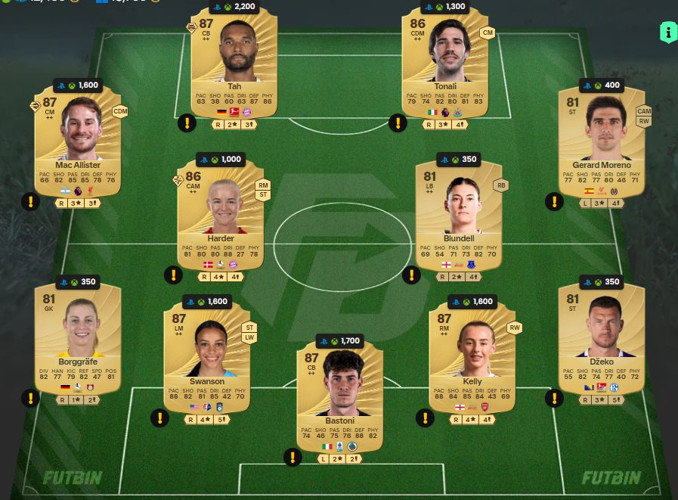Show the warning icon beside Tonali
Viewport: 678px width, 500px height.
398,123
